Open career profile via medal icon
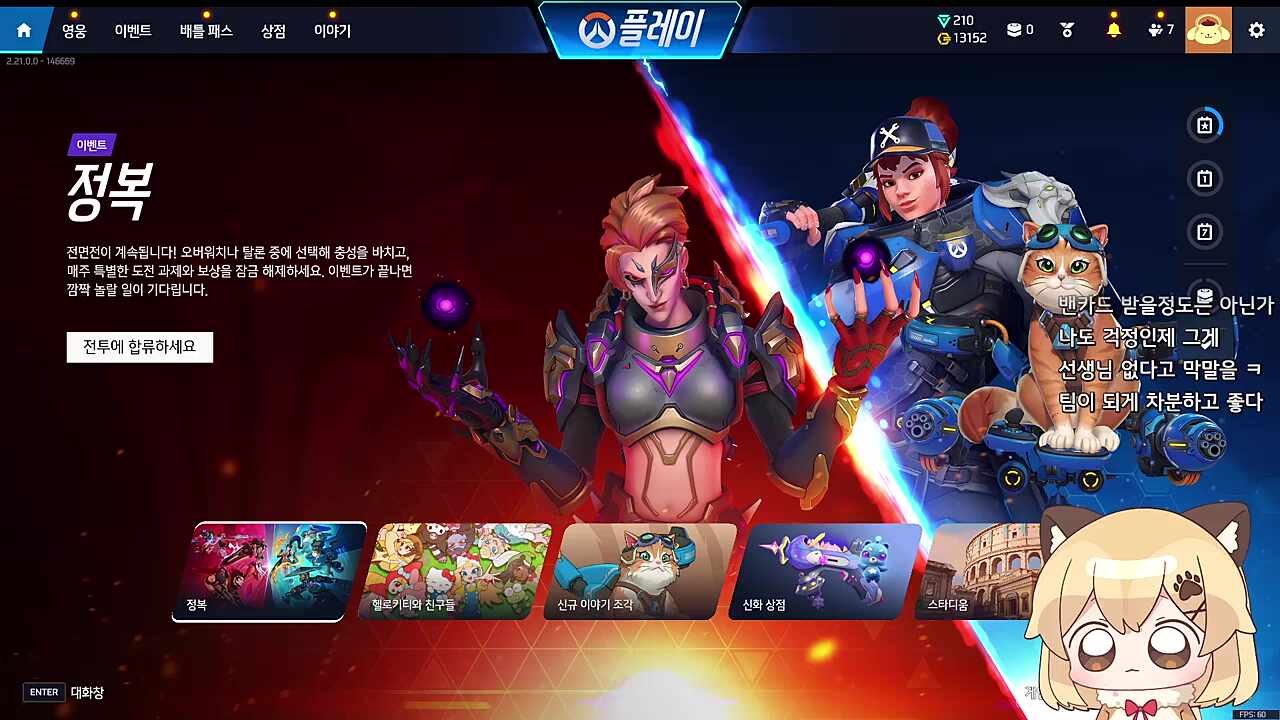This screenshot has width=1280, height=720. click(x=1066, y=29)
